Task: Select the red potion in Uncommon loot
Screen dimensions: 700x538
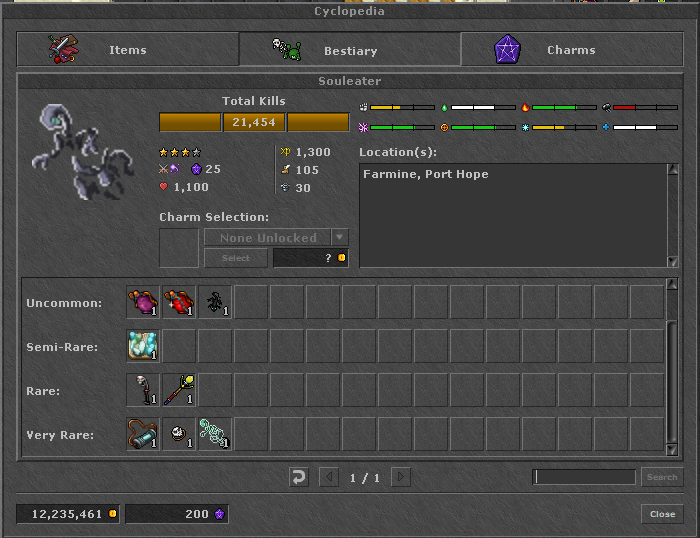Action: (180, 302)
